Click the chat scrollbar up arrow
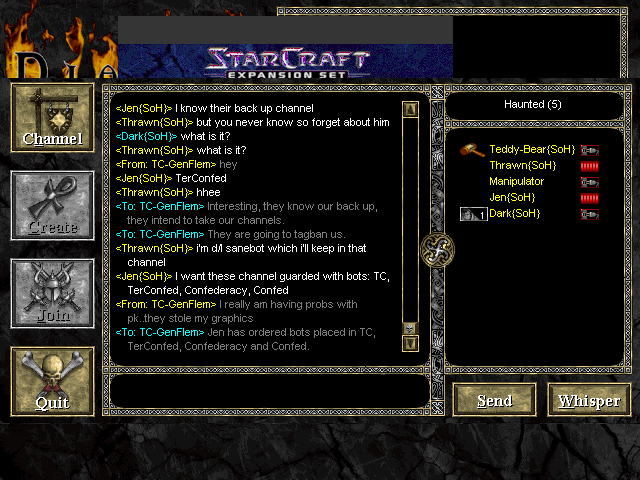This screenshot has width=640, height=480. click(410, 109)
